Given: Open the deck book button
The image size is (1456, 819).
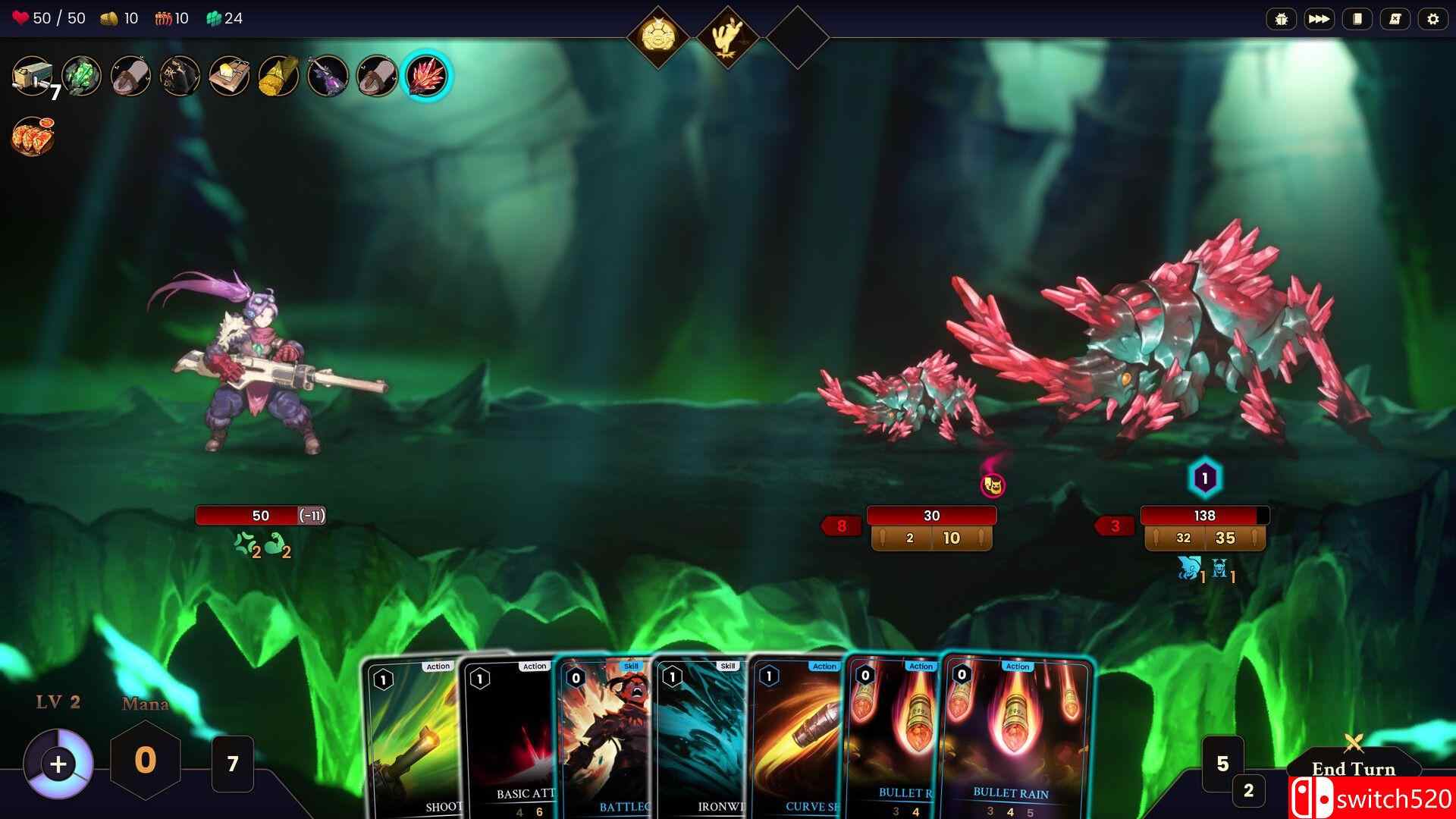Looking at the screenshot, I should coord(1357,19).
